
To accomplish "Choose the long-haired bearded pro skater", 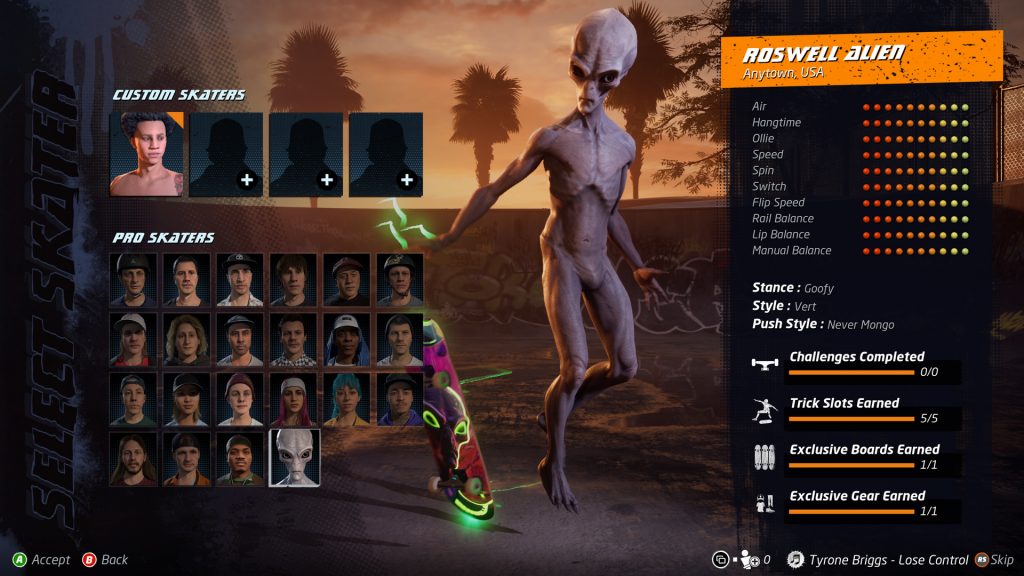I will click(136, 459).
